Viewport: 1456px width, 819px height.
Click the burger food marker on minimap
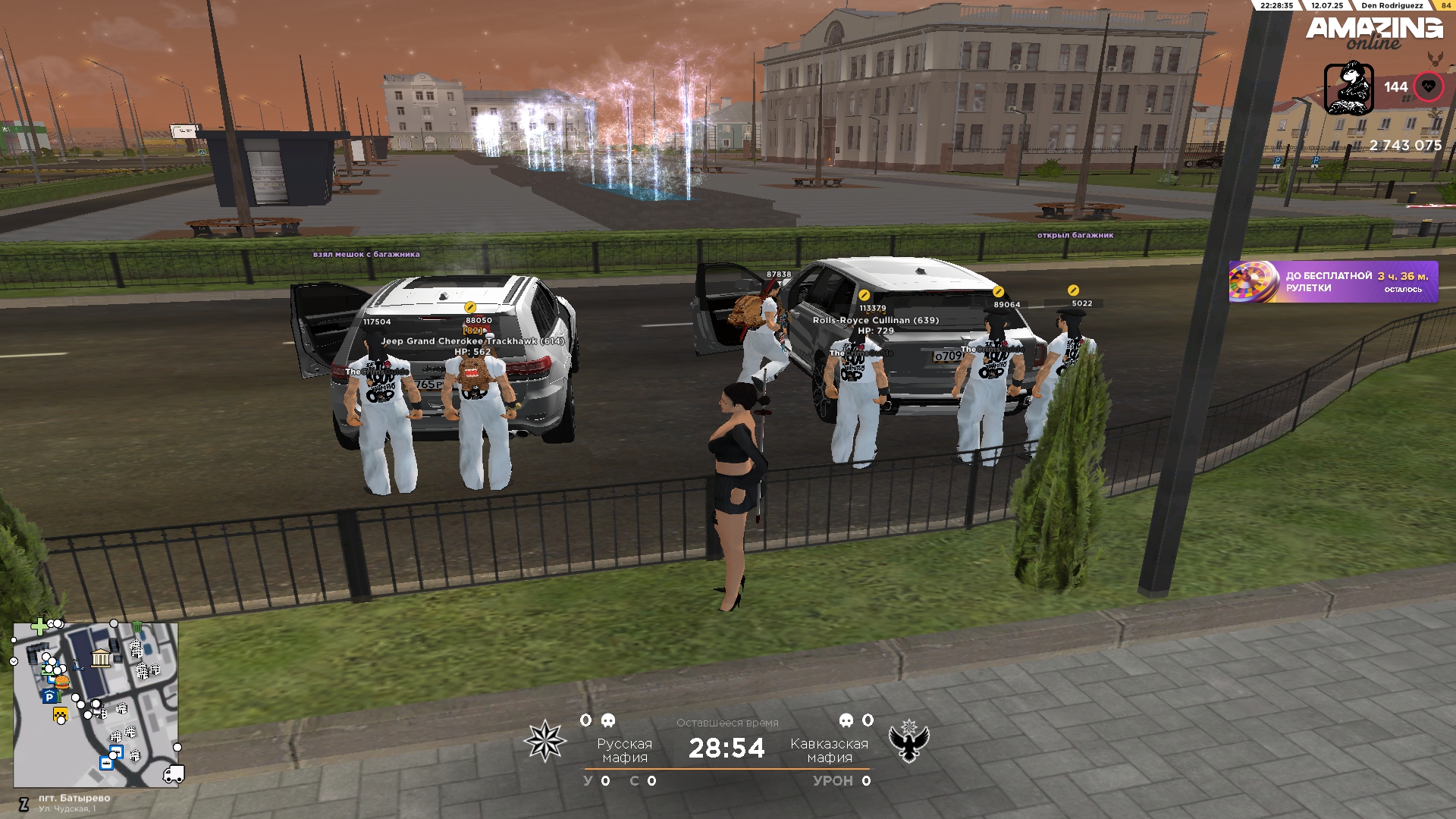[62, 682]
